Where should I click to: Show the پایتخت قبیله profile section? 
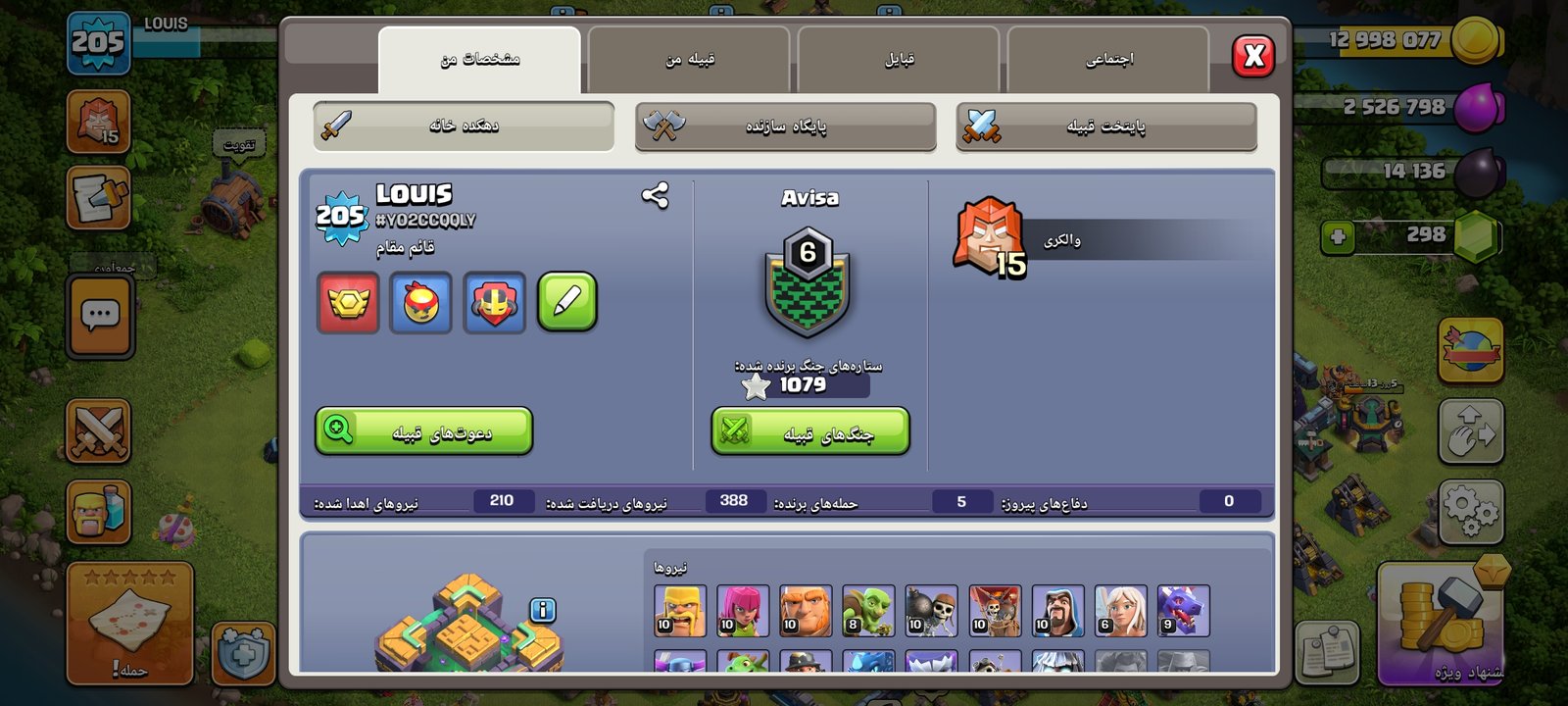[1105, 126]
